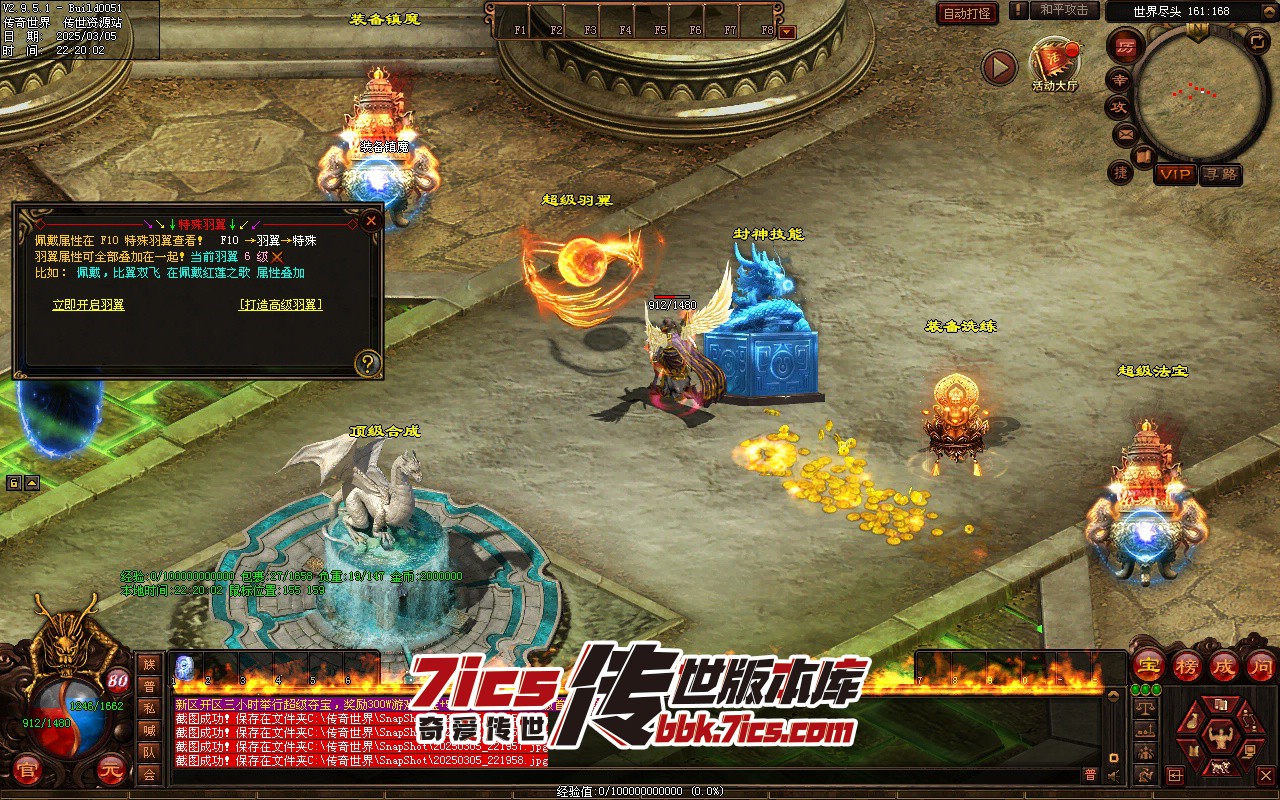Click the circular minimap
The image size is (1280, 800).
tap(1197, 93)
